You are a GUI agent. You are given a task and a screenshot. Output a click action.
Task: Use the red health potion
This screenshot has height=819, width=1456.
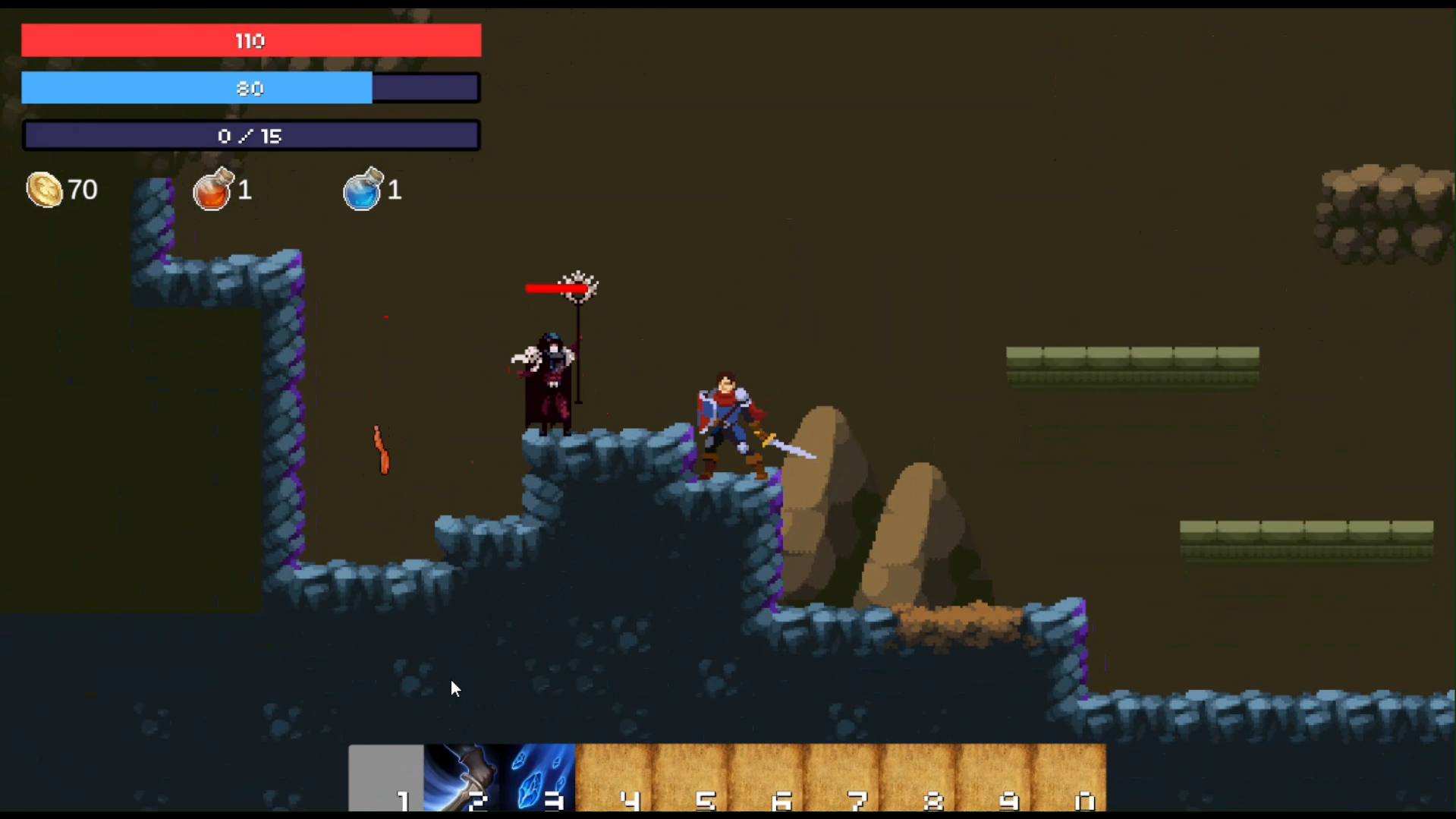tap(212, 190)
